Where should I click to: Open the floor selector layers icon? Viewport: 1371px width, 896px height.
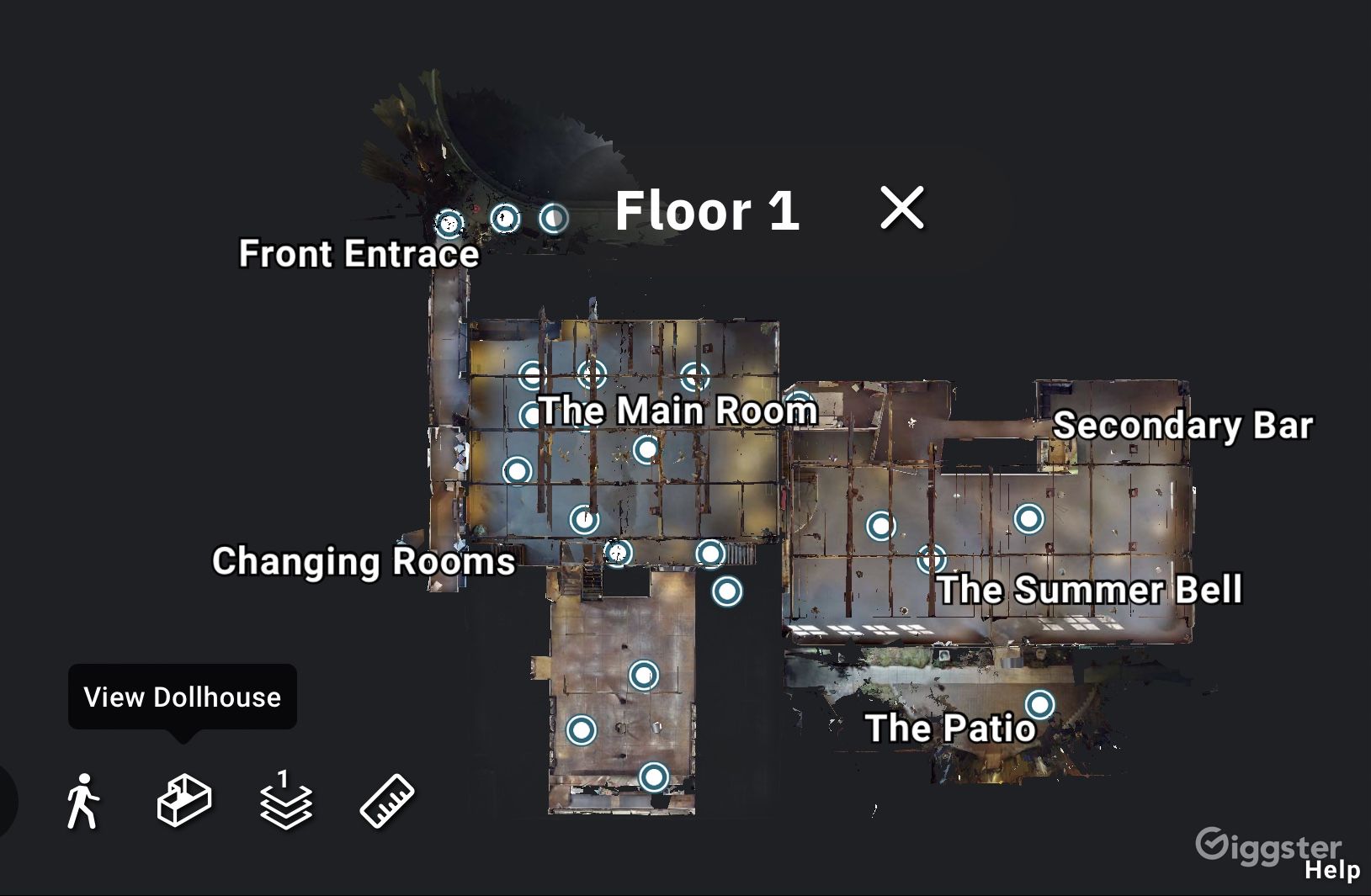pos(285,800)
